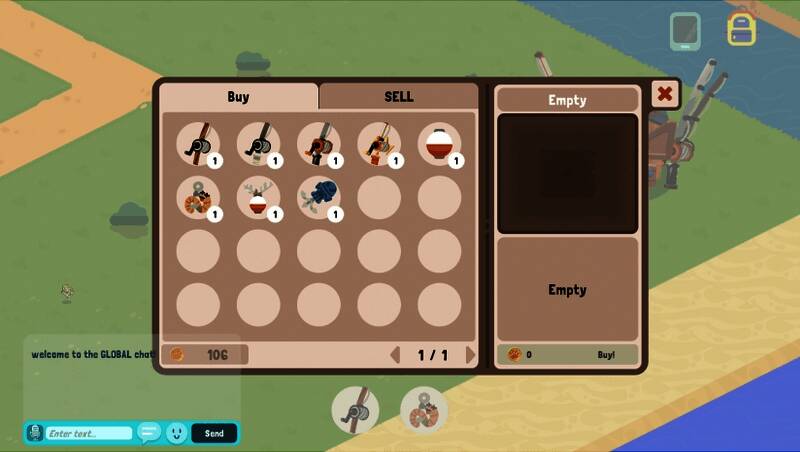This screenshot has width=800, height=452.
Task: Pick the orange shrimp bait in the shop
Action: pos(198,197)
